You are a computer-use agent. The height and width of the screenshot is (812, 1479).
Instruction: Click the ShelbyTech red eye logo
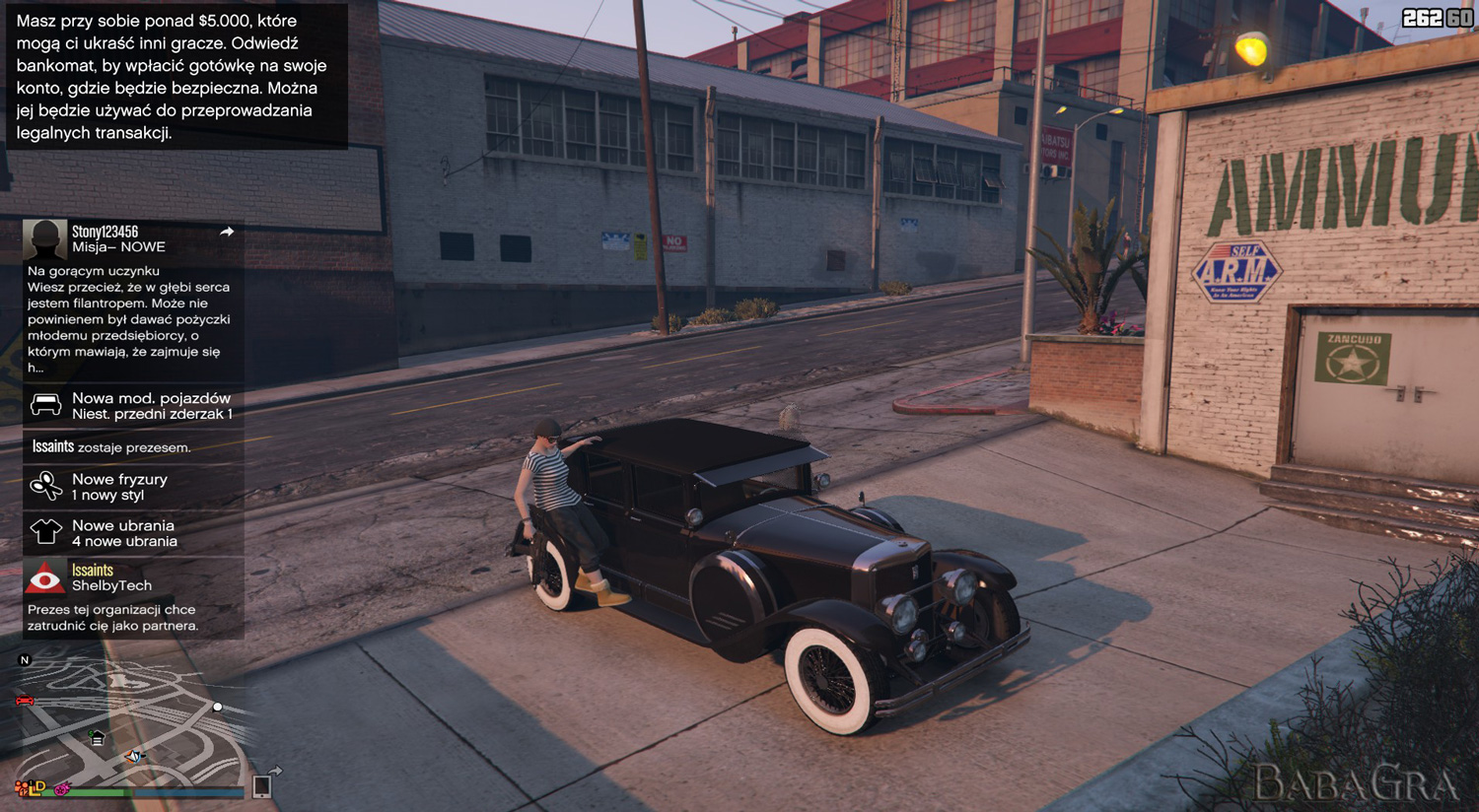click(x=45, y=577)
